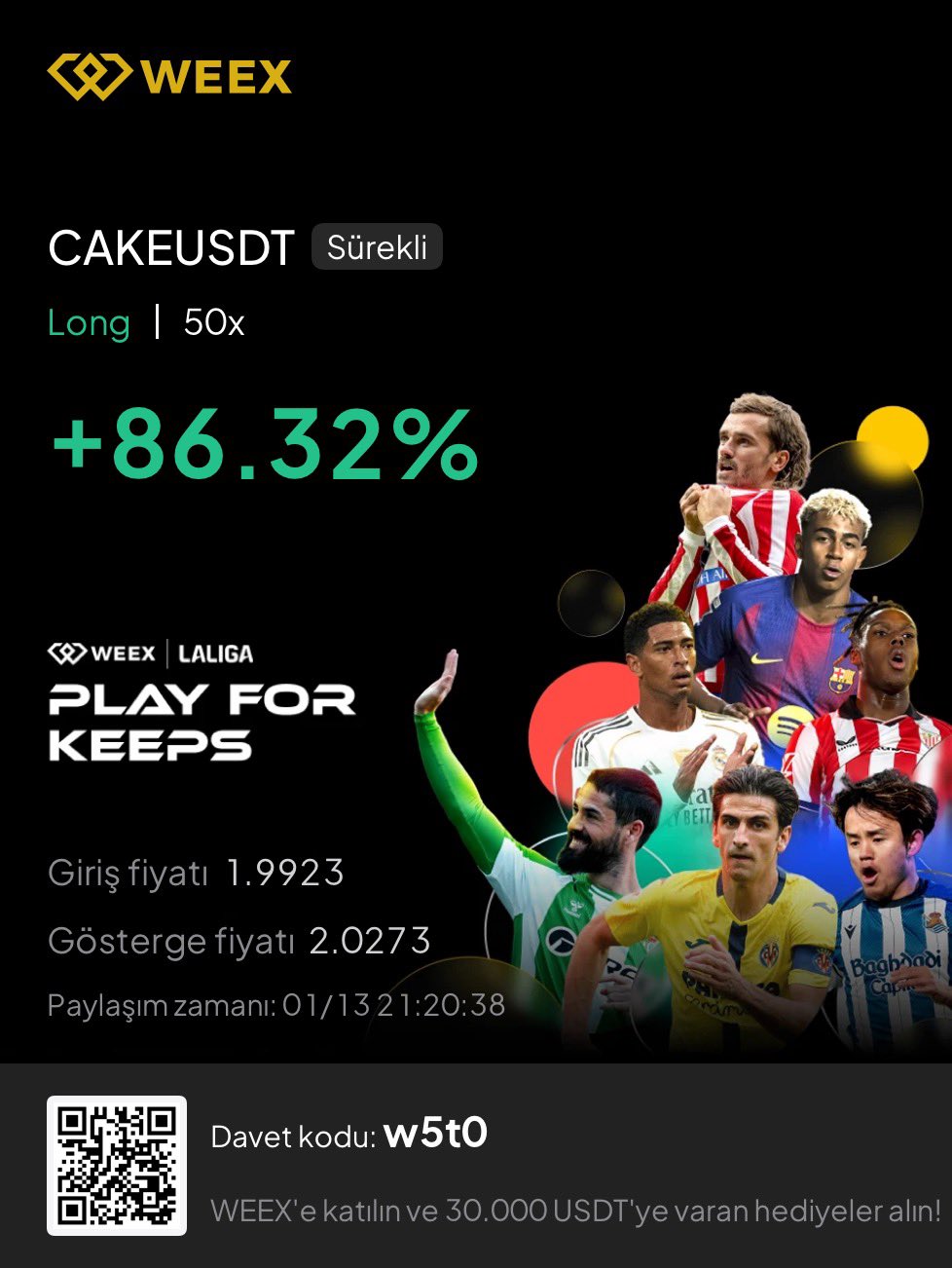Click the Sürekli contract badge
Image resolution: width=952 pixels, height=1268 pixels.
(377, 247)
